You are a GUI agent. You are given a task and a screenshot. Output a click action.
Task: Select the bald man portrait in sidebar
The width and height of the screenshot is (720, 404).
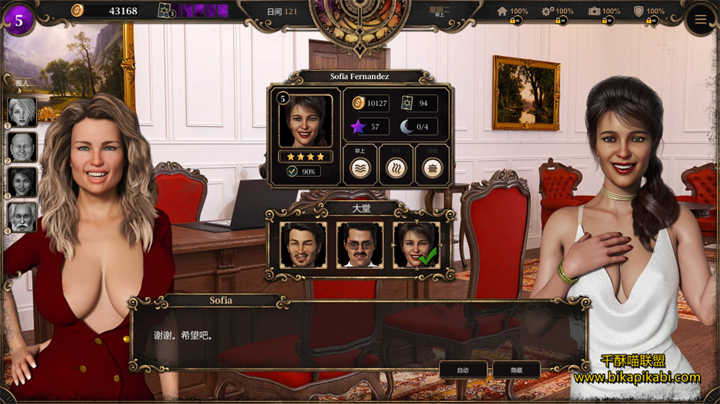point(22,147)
